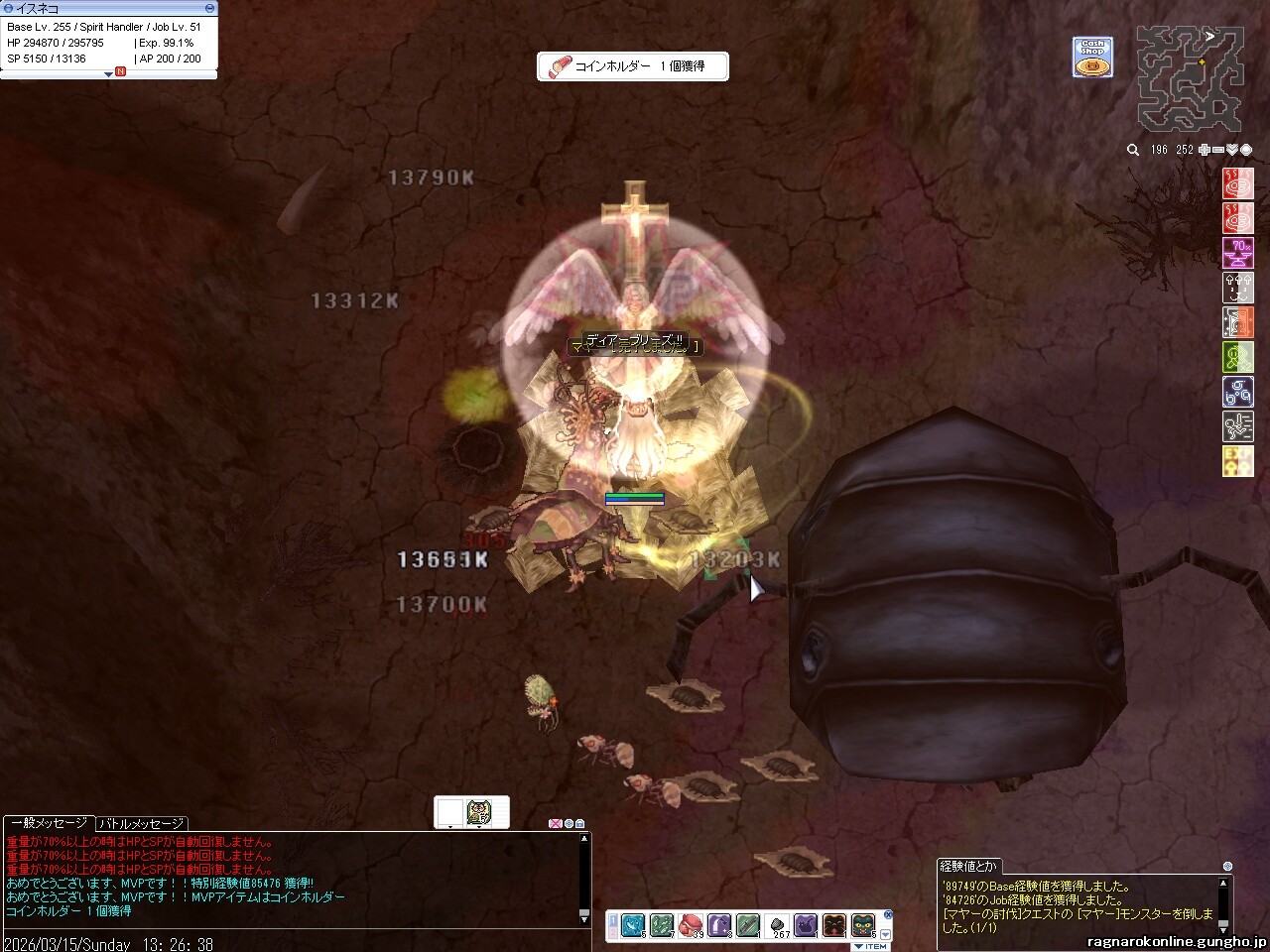
Task: Open the Cash Shop
Action: pyautogui.click(x=1092, y=58)
